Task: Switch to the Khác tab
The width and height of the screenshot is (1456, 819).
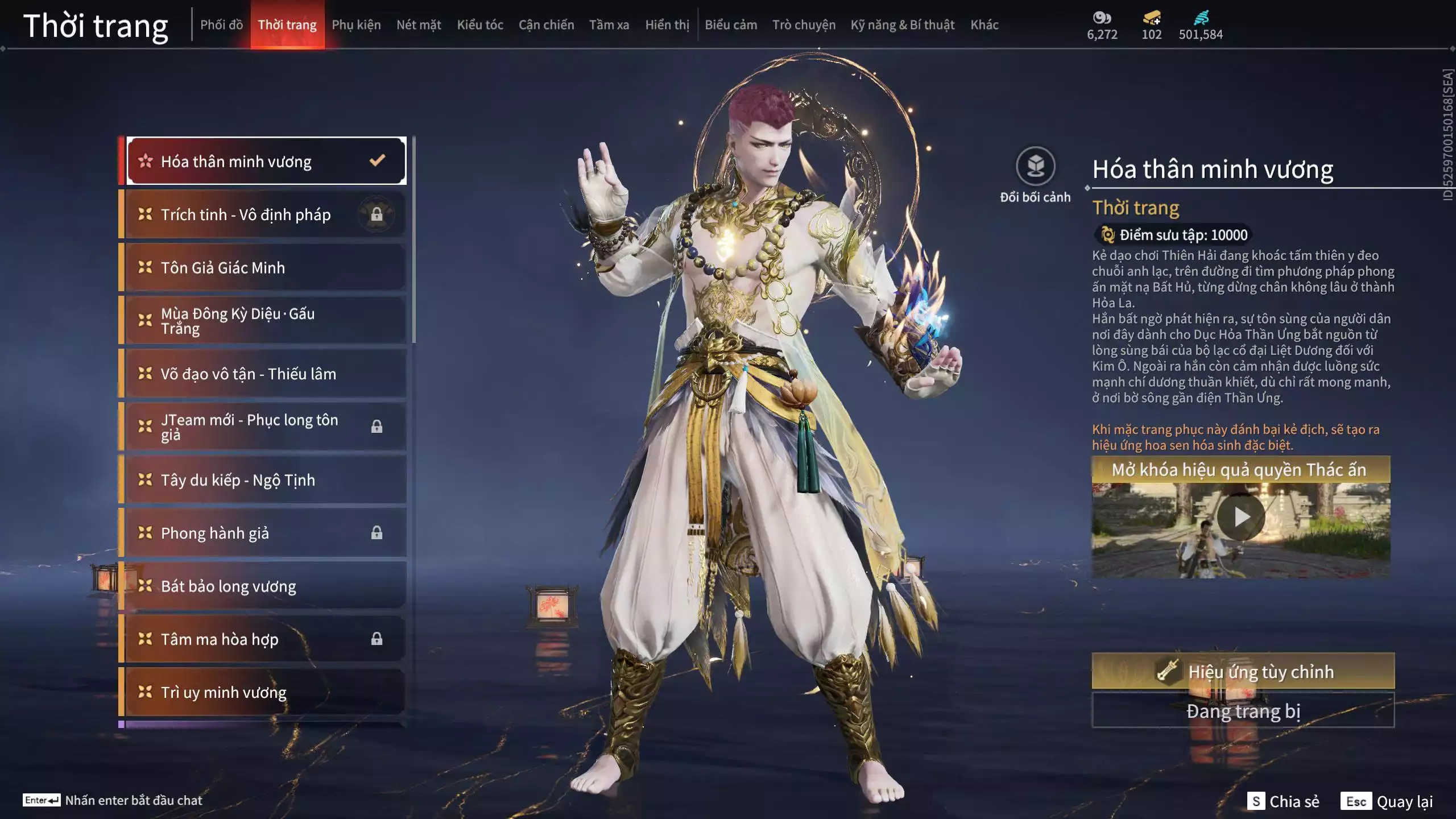Action: pos(985,25)
